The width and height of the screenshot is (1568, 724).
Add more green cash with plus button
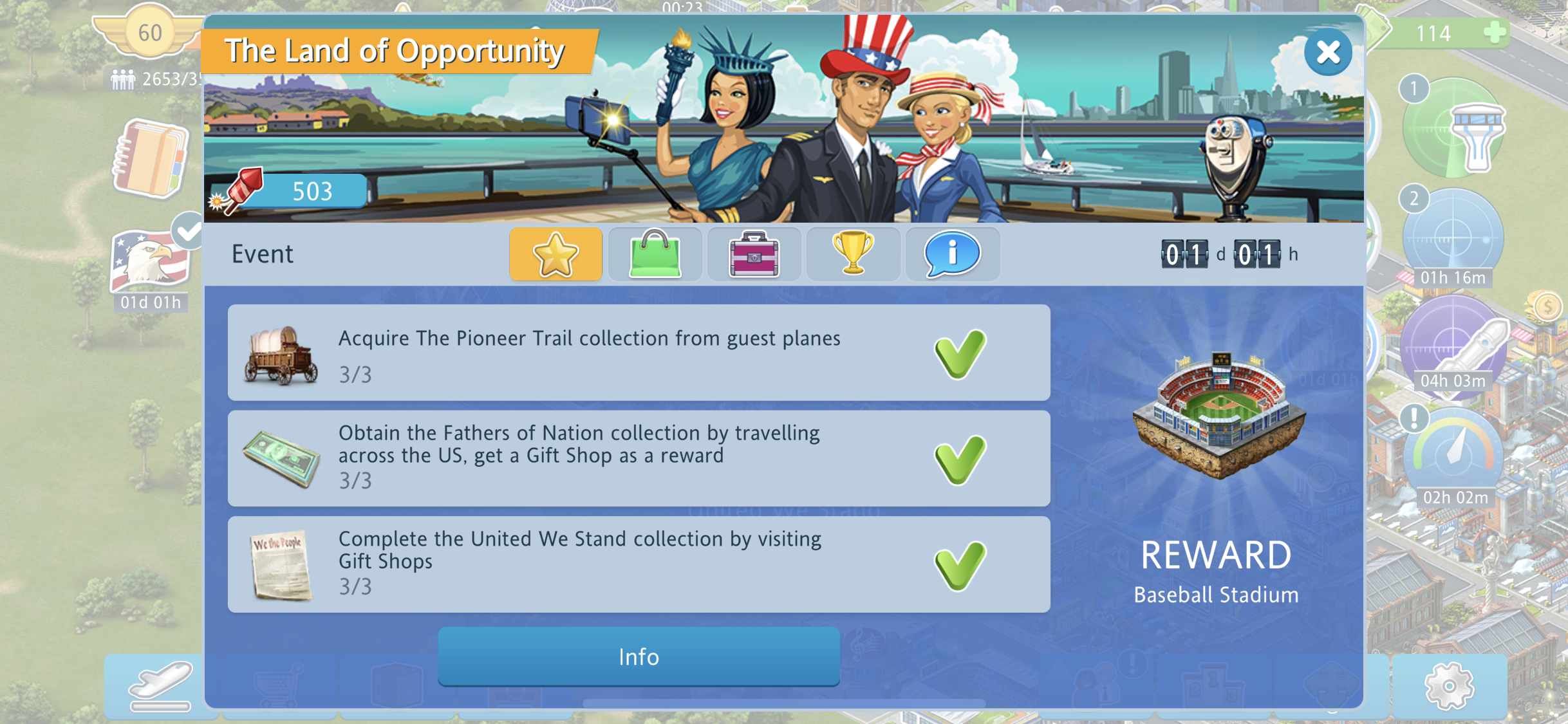pos(1495,32)
